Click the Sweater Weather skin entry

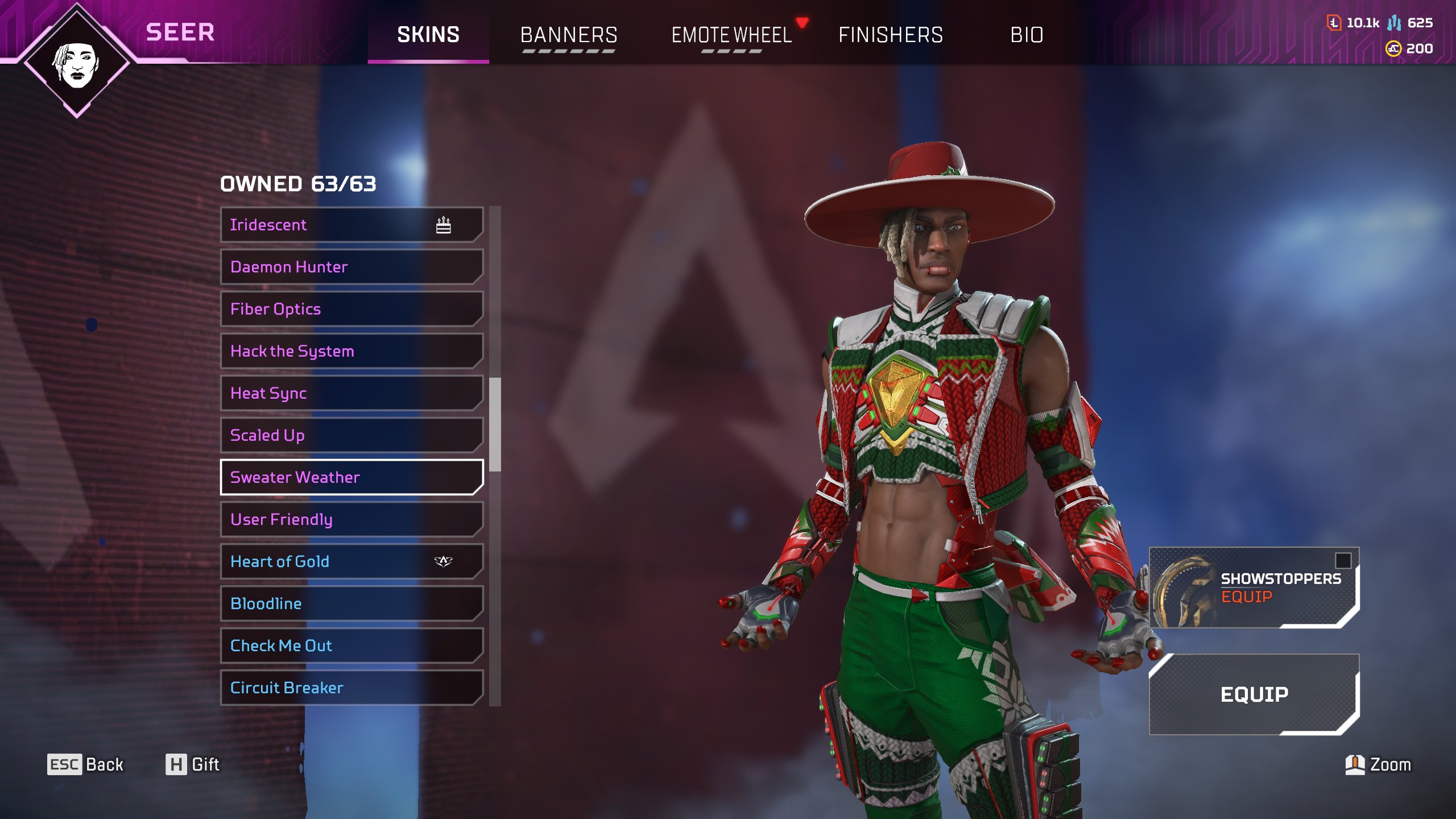tap(351, 477)
